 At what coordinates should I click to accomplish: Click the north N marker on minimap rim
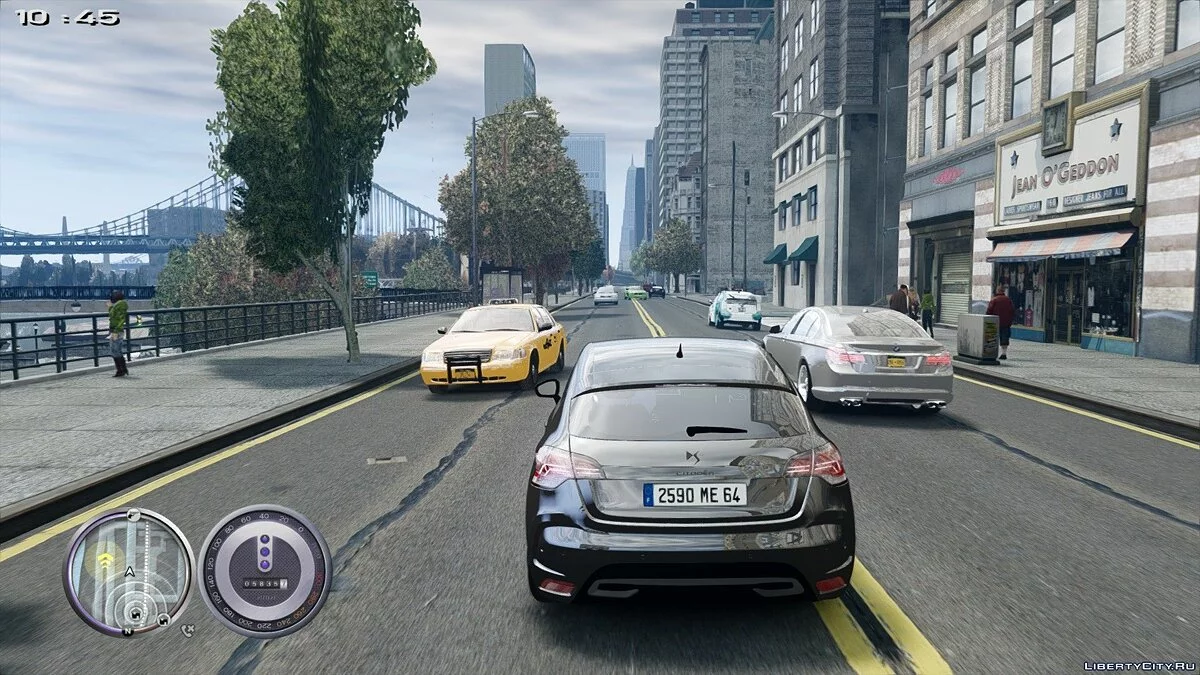128,631
